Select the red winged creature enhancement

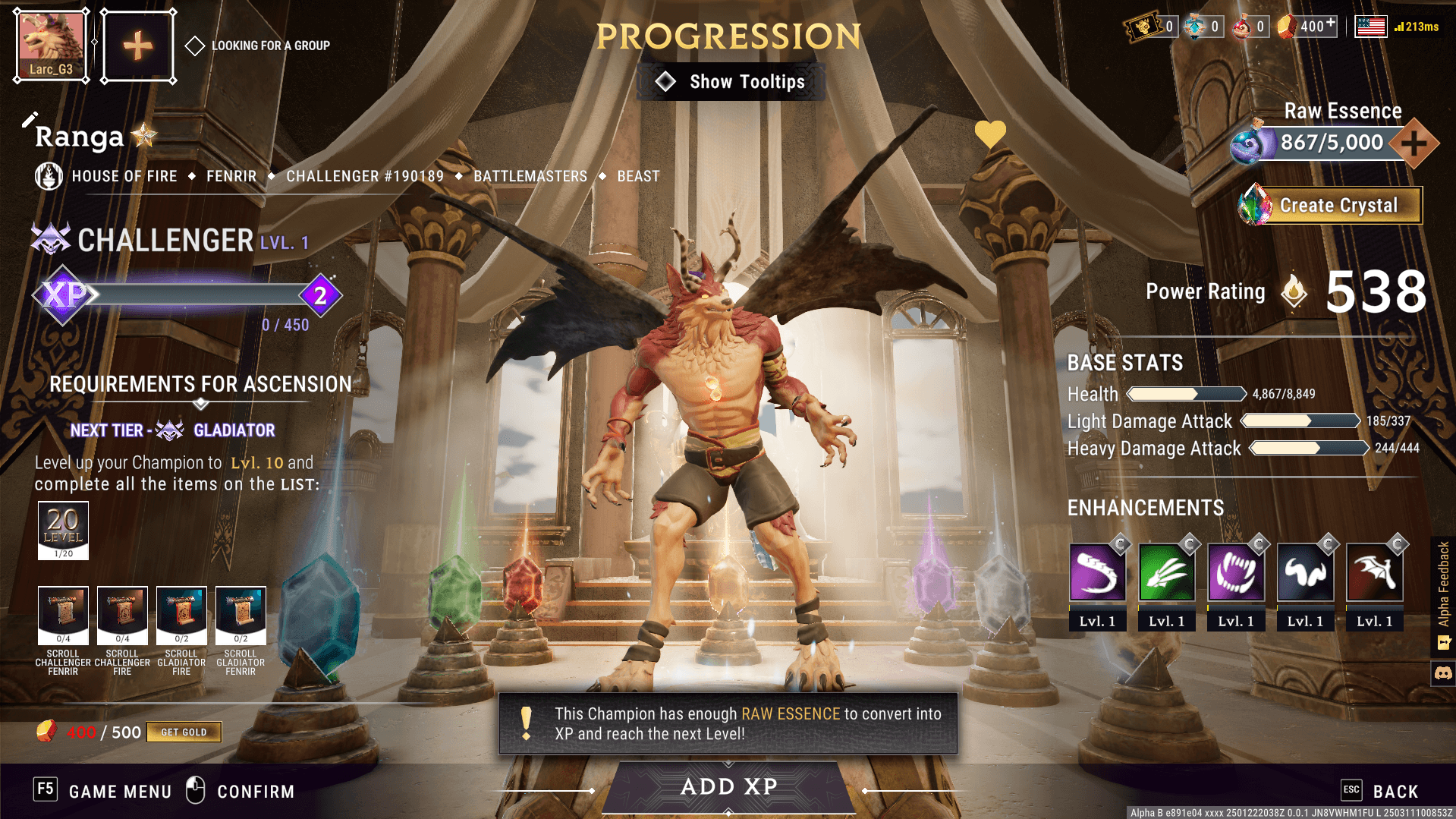1374,574
